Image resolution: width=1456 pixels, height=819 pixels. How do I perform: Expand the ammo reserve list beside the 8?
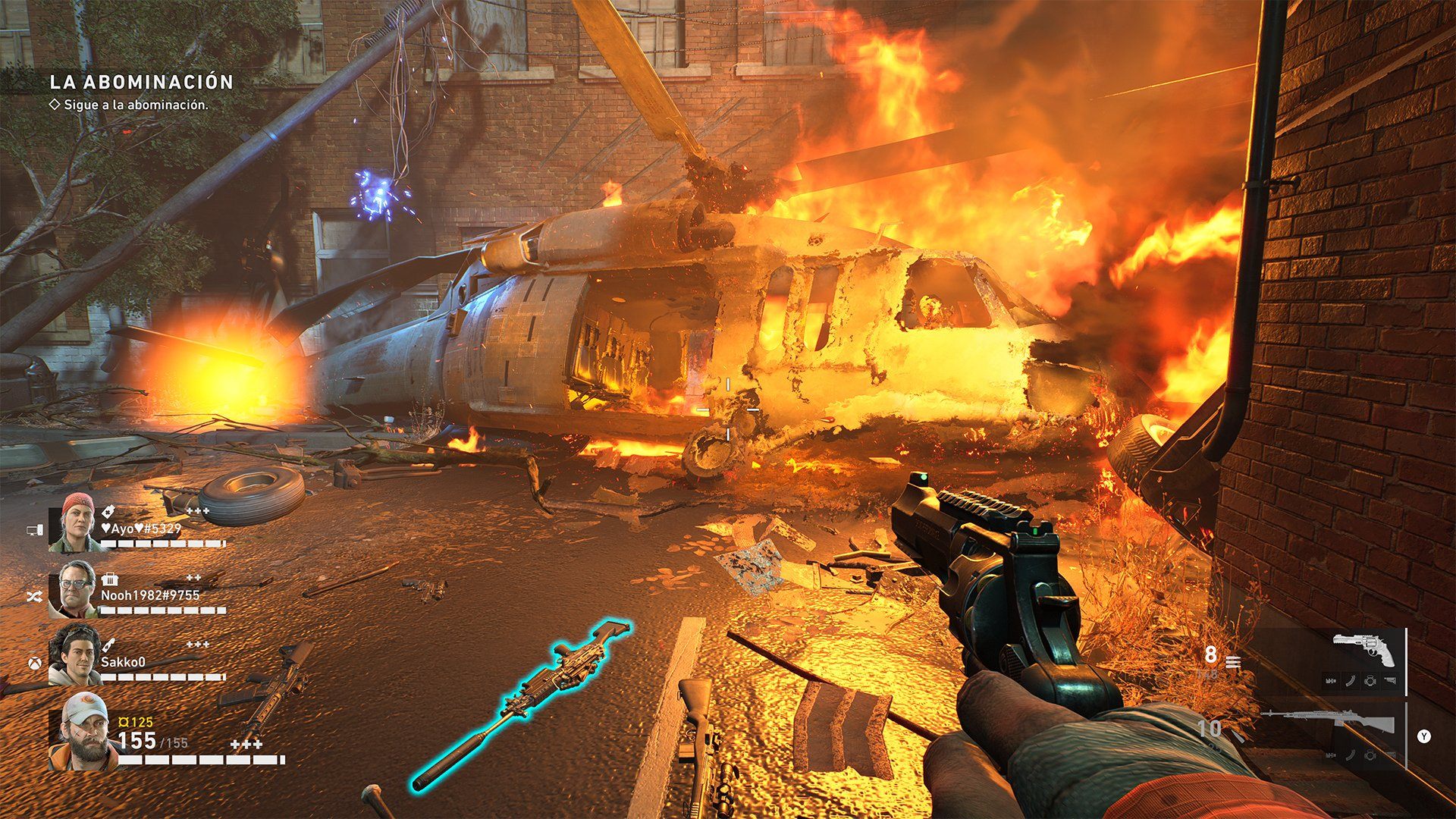[x=1232, y=662]
